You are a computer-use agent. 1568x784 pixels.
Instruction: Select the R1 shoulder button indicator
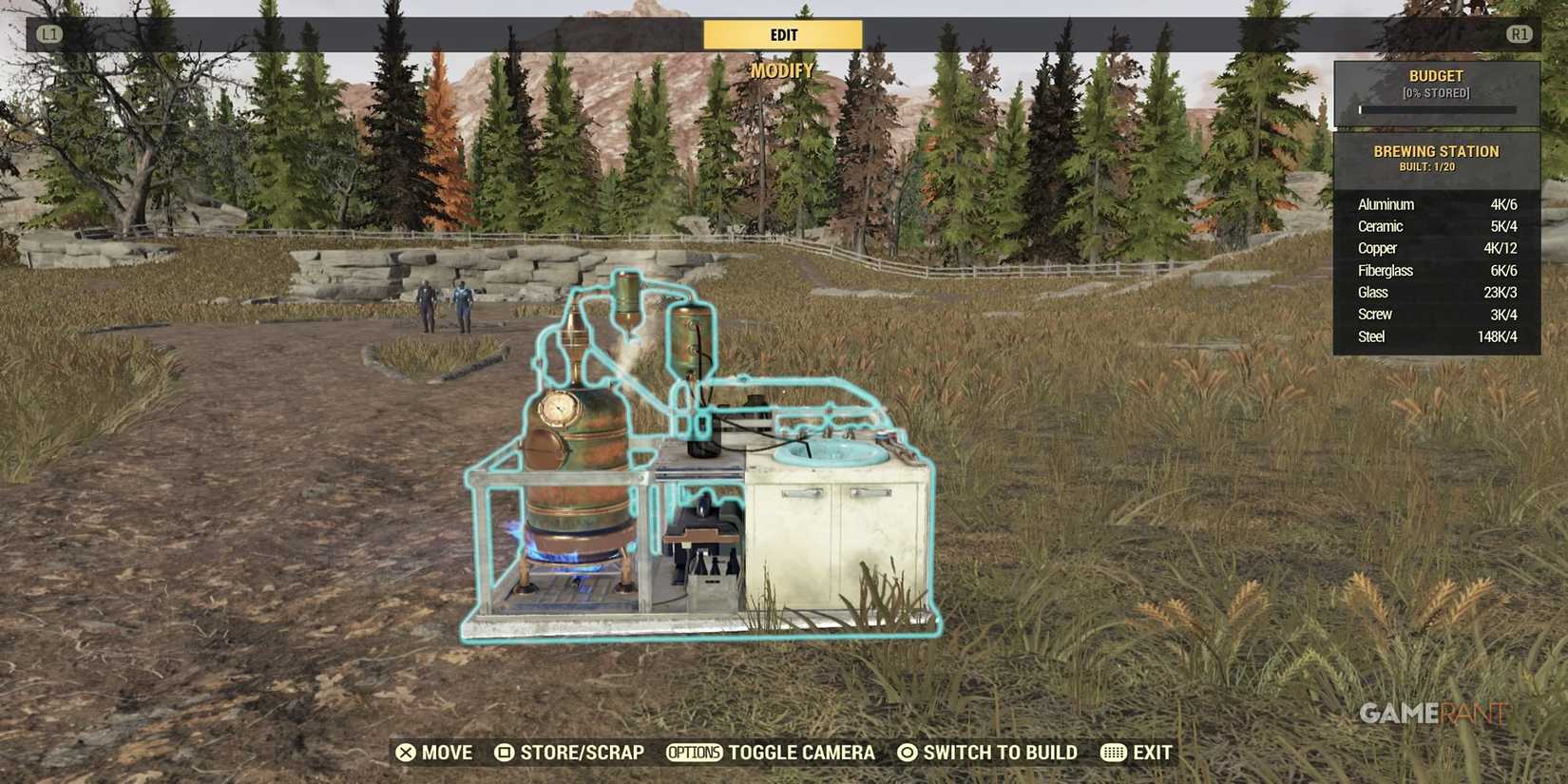(x=1520, y=34)
